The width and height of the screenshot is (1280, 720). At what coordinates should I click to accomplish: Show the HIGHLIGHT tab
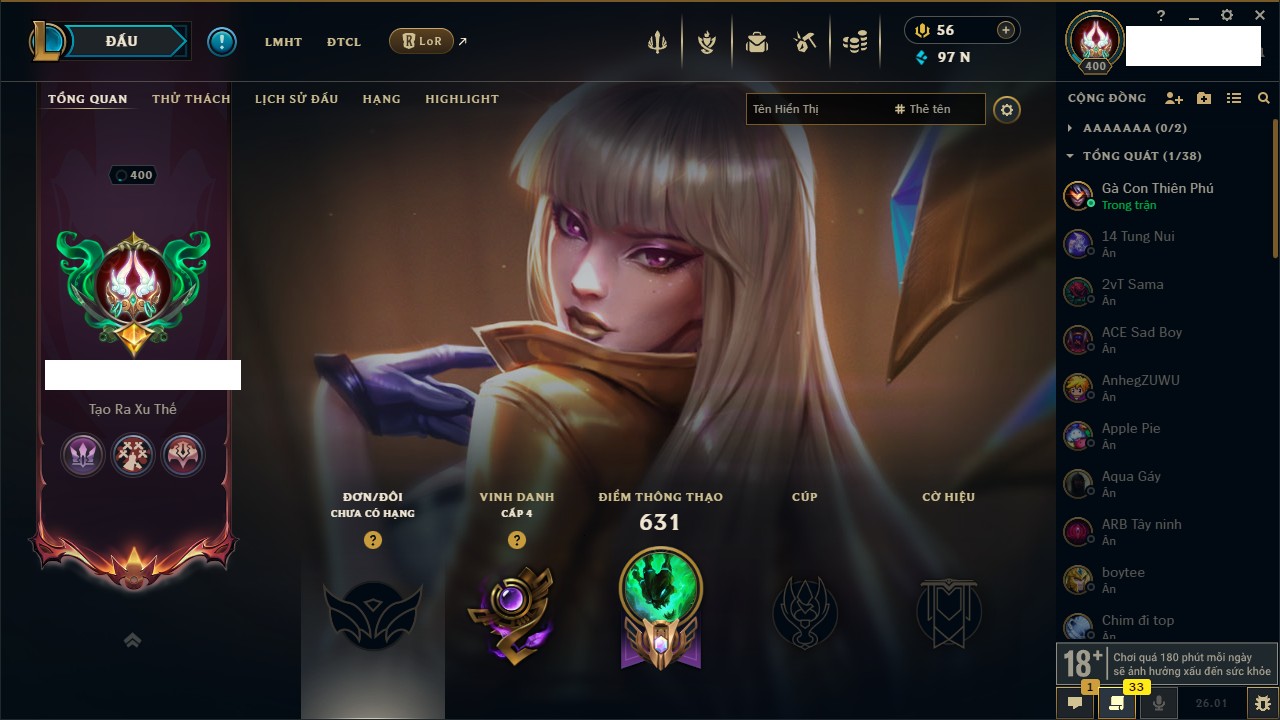[461, 99]
